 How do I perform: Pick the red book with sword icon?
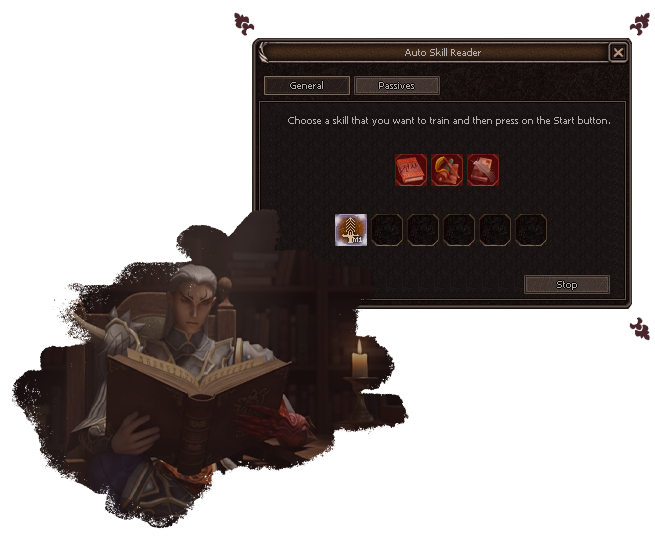[483, 169]
